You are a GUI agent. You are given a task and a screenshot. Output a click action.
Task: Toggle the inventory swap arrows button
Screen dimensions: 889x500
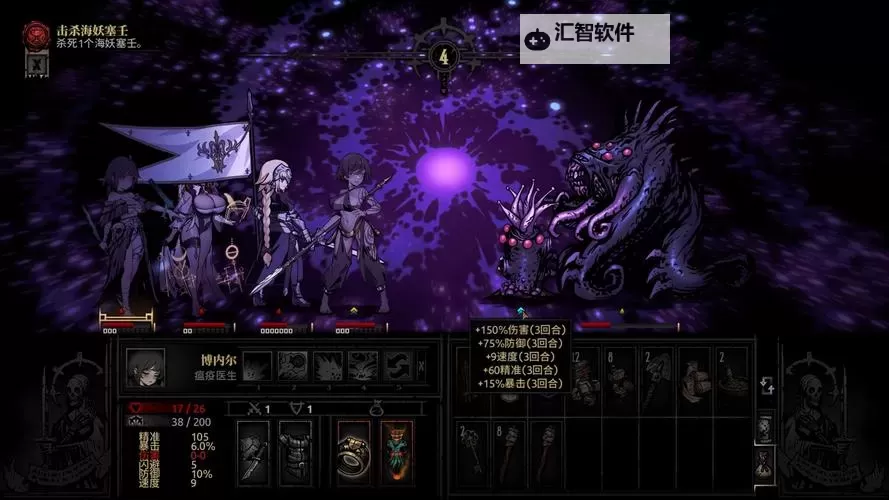coord(765,387)
